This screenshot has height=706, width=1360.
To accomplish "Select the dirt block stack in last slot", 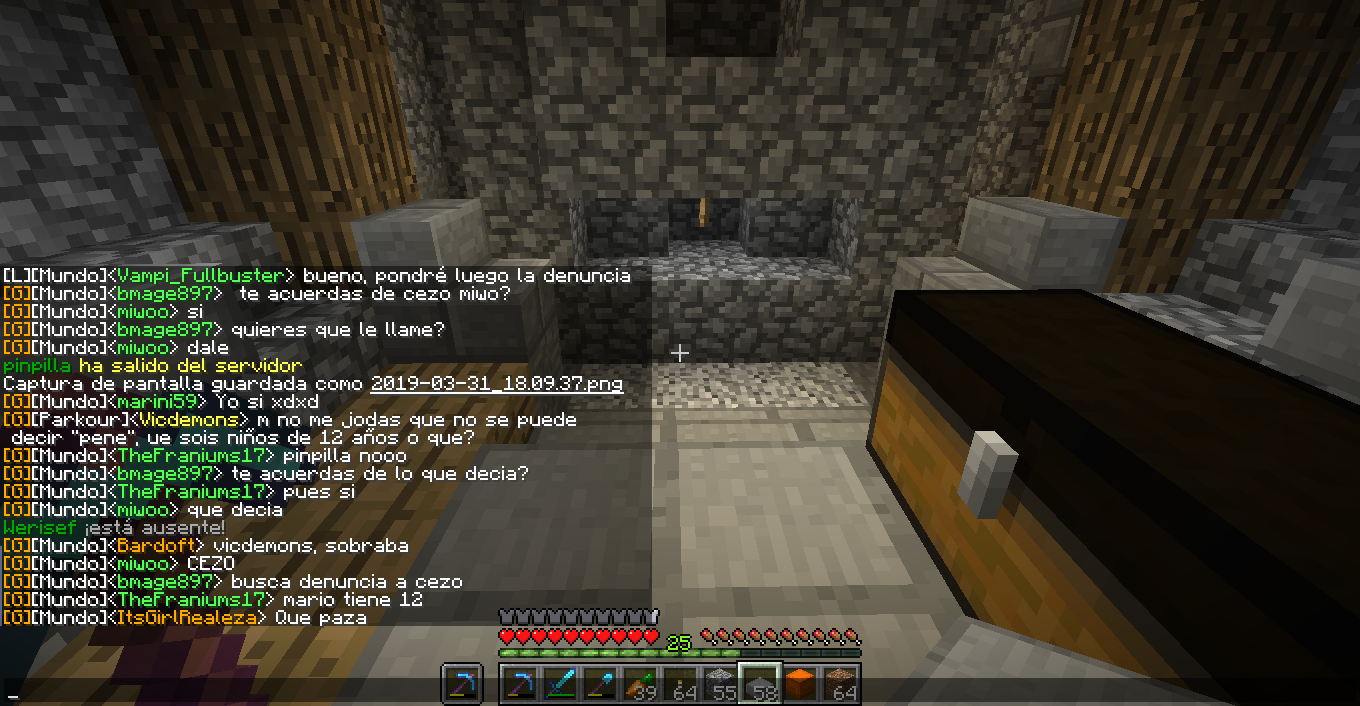I will [840, 686].
